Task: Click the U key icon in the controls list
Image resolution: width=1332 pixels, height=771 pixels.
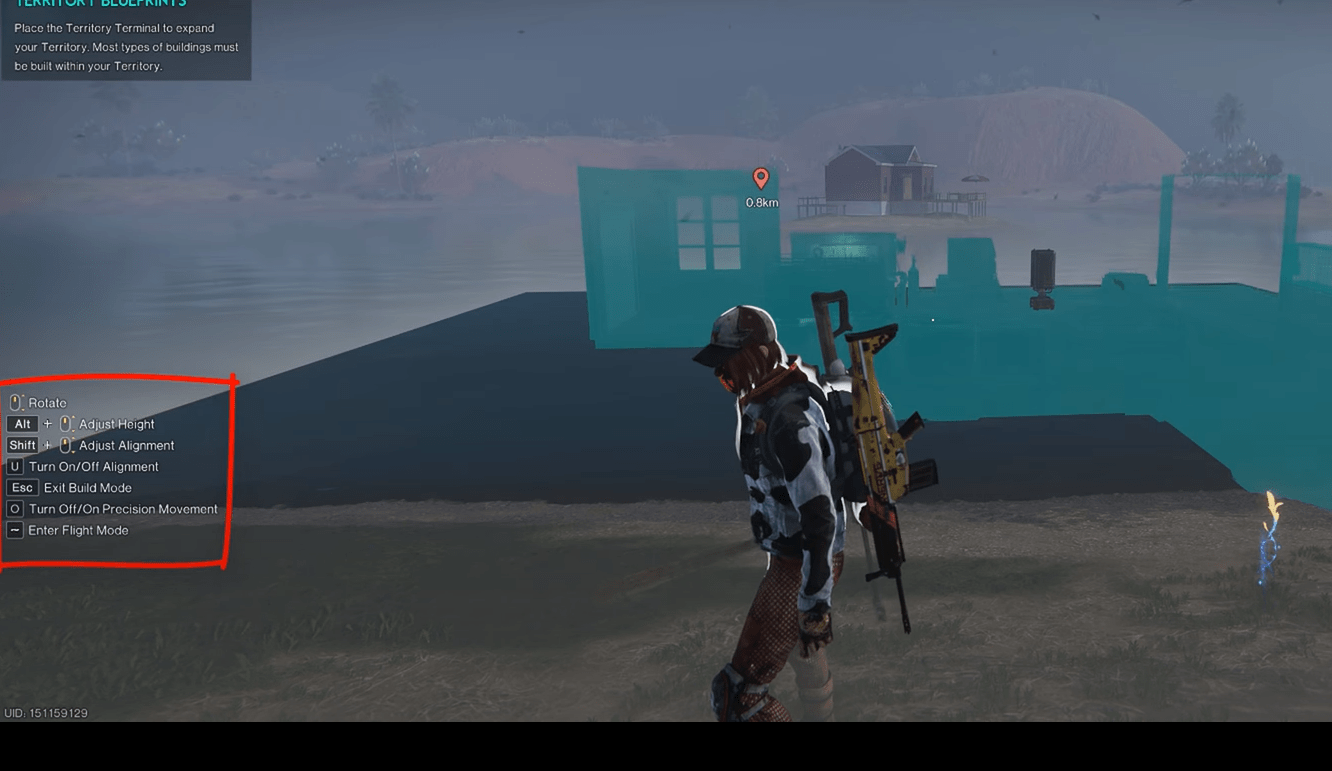Action: [x=14, y=466]
